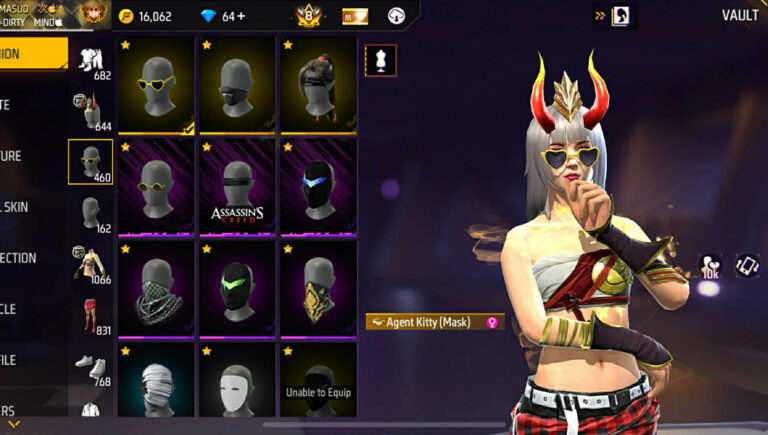The height and width of the screenshot is (435, 768).
Task: Choose the black face mask item
Action: [237, 85]
